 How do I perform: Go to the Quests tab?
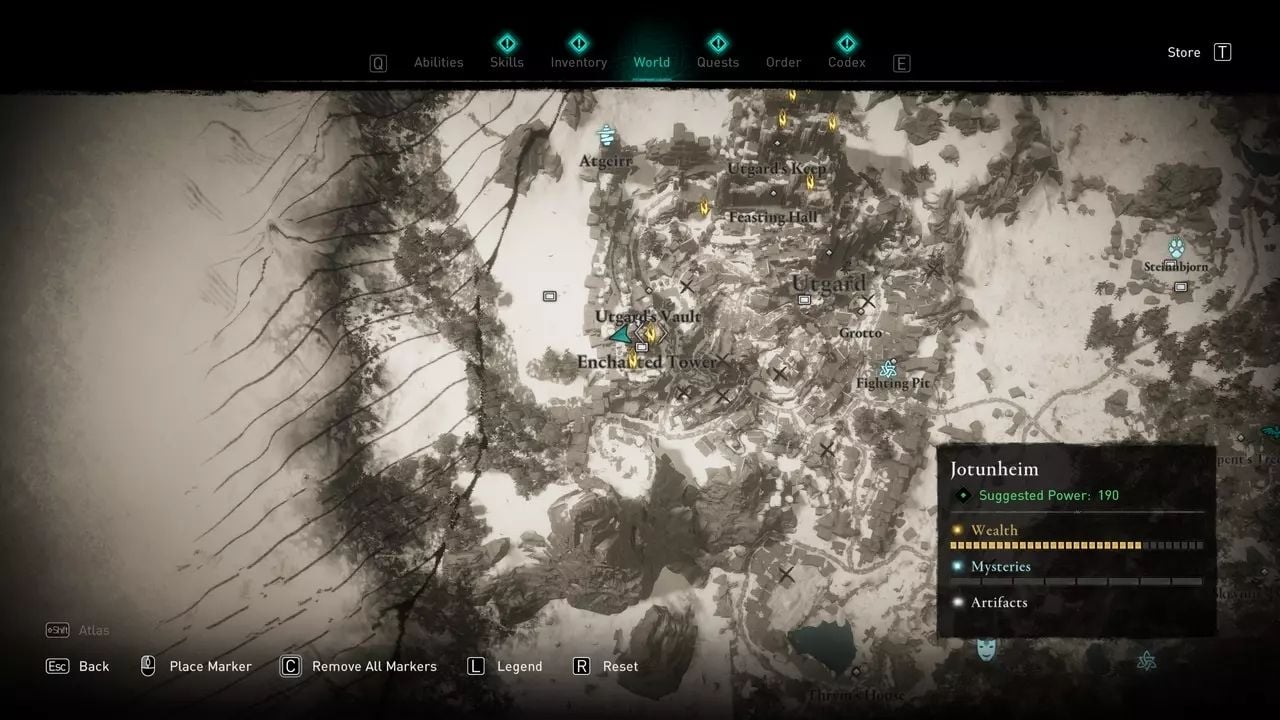(717, 62)
